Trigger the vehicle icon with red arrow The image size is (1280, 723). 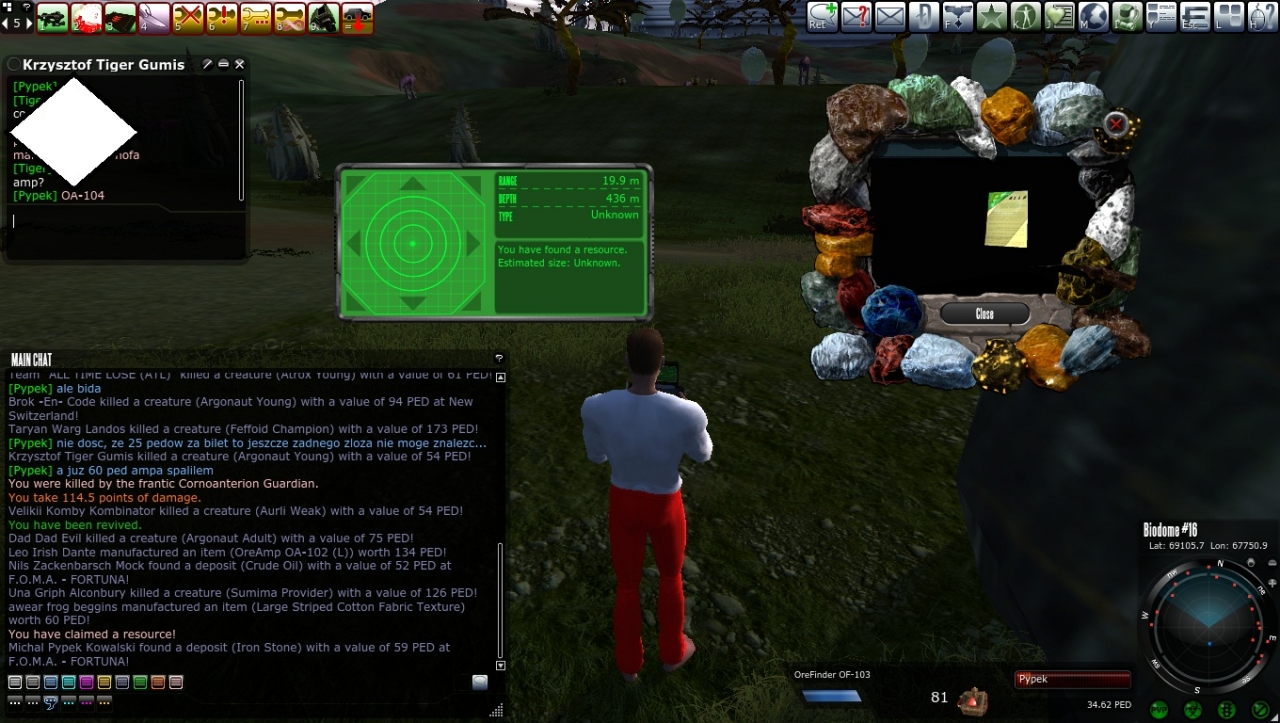point(357,17)
